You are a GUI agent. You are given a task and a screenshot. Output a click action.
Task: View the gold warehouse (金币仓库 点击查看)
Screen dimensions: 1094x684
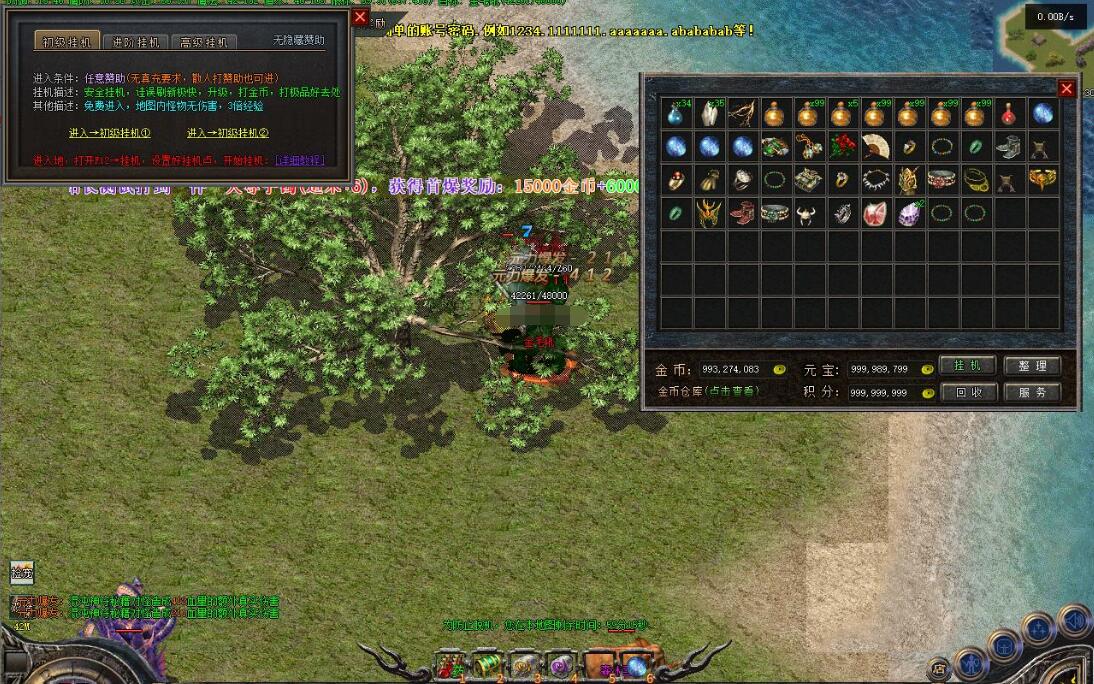708,391
